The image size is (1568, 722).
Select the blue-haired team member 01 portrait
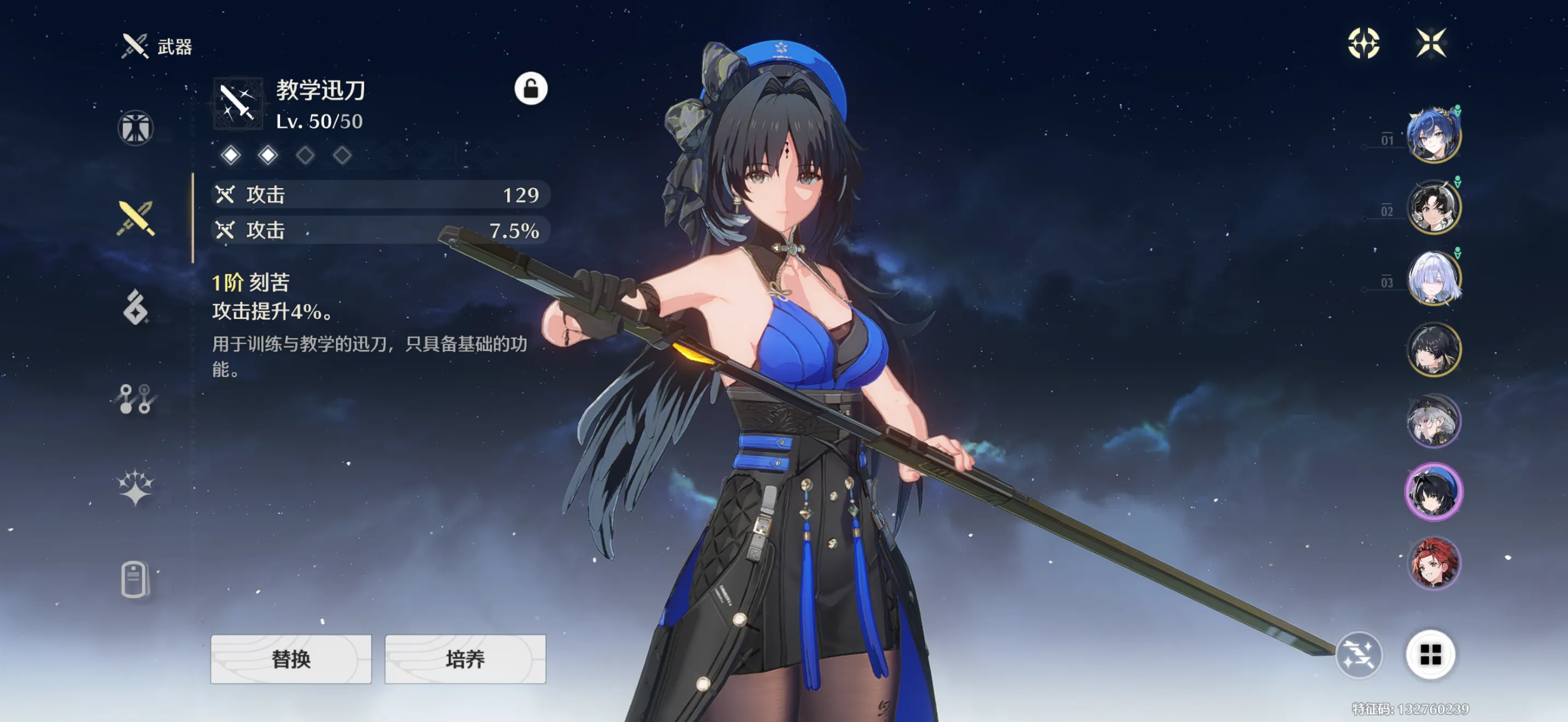[x=1434, y=135]
